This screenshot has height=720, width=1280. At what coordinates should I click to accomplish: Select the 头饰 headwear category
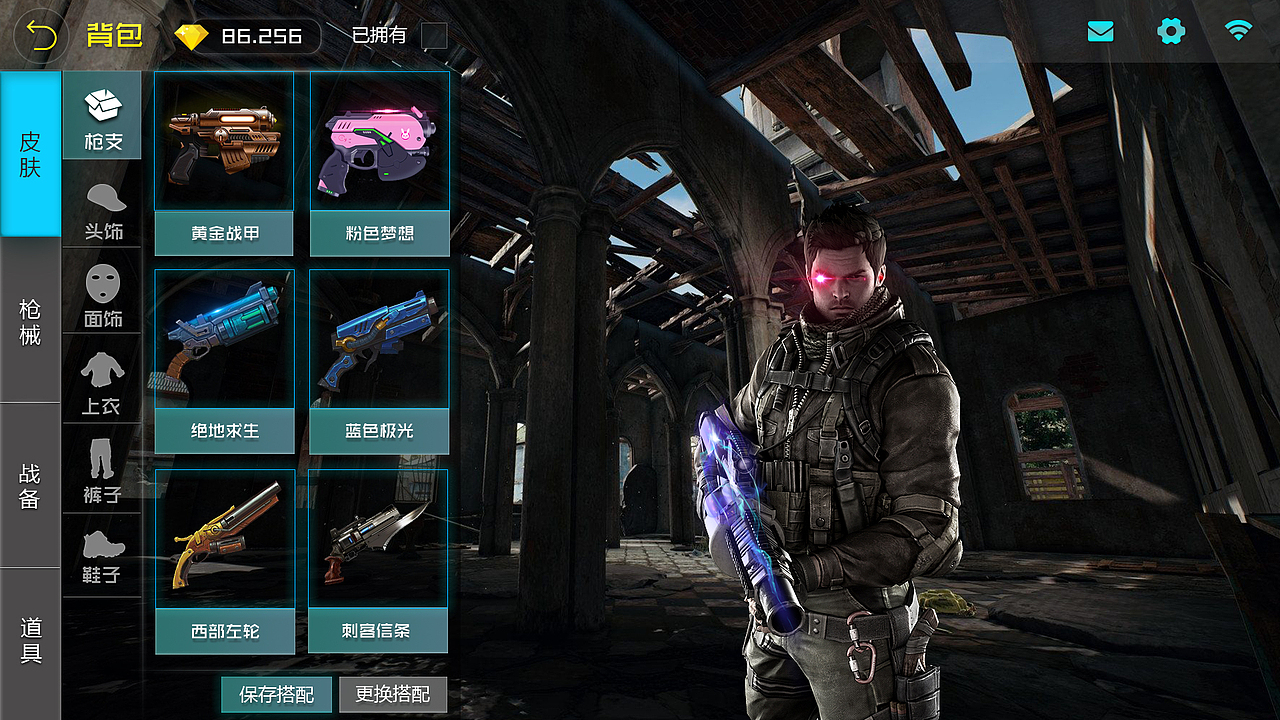click(x=102, y=209)
